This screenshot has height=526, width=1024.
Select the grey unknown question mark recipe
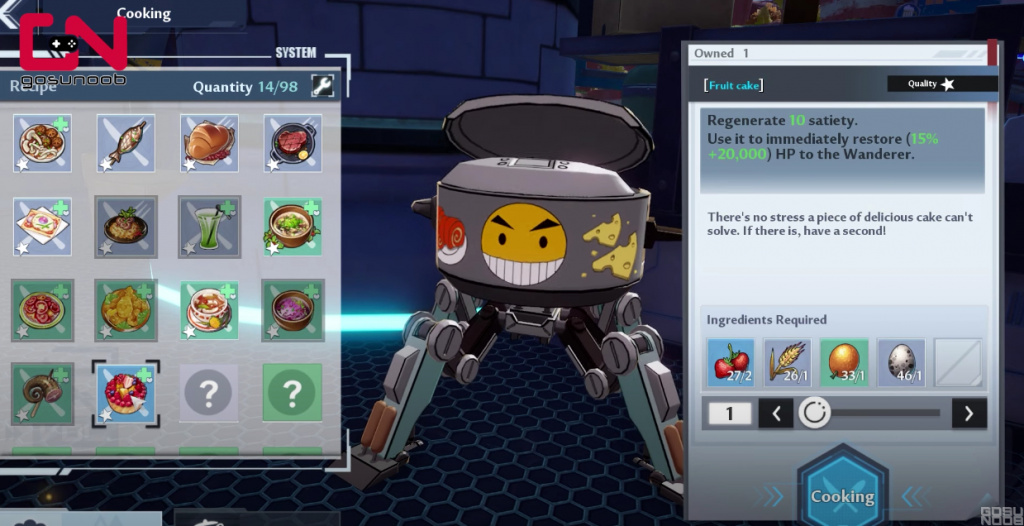pyautogui.click(x=209, y=391)
